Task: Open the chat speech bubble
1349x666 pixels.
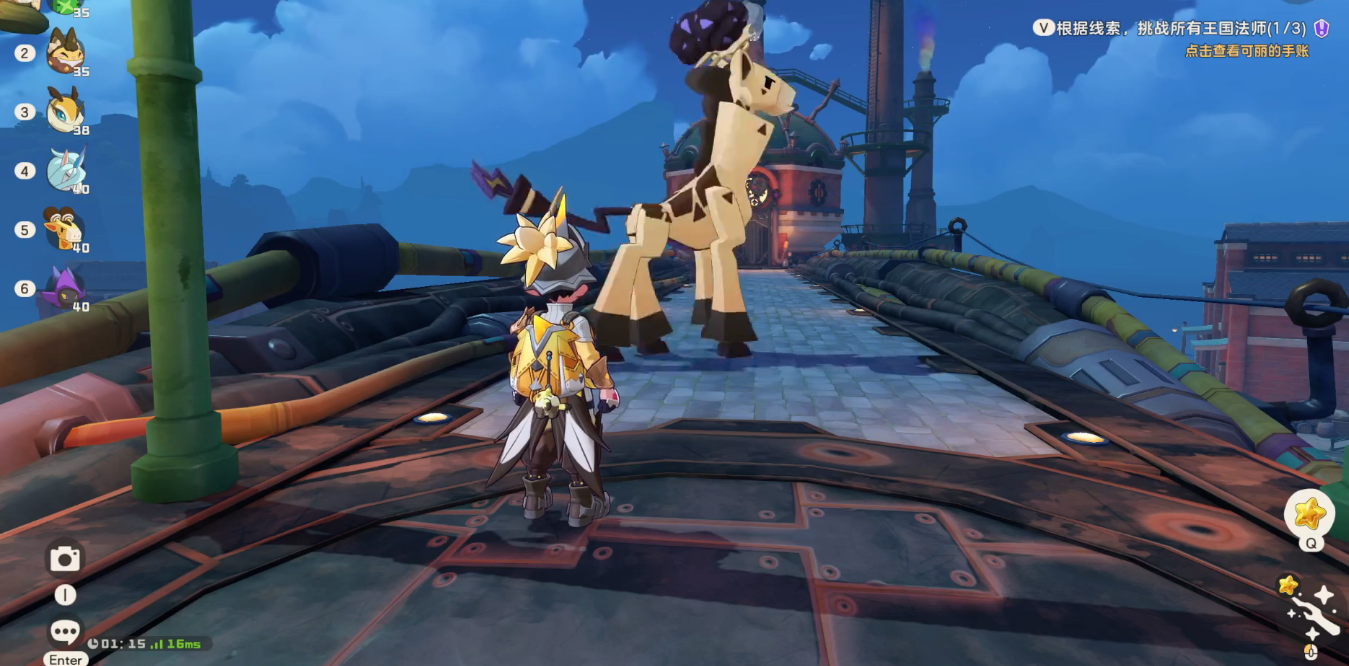Action: [65, 631]
